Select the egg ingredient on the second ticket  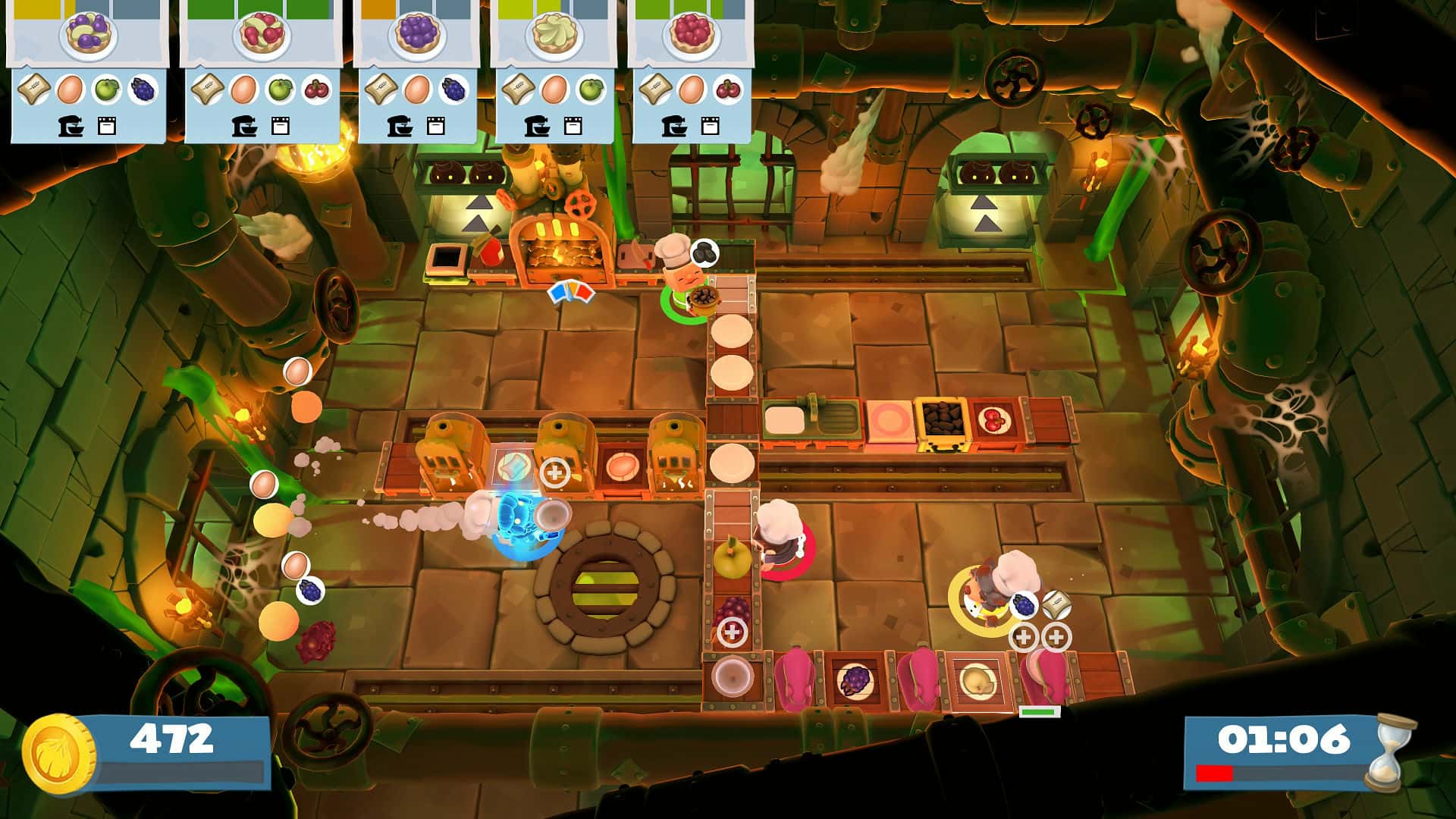pyautogui.click(x=245, y=90)
